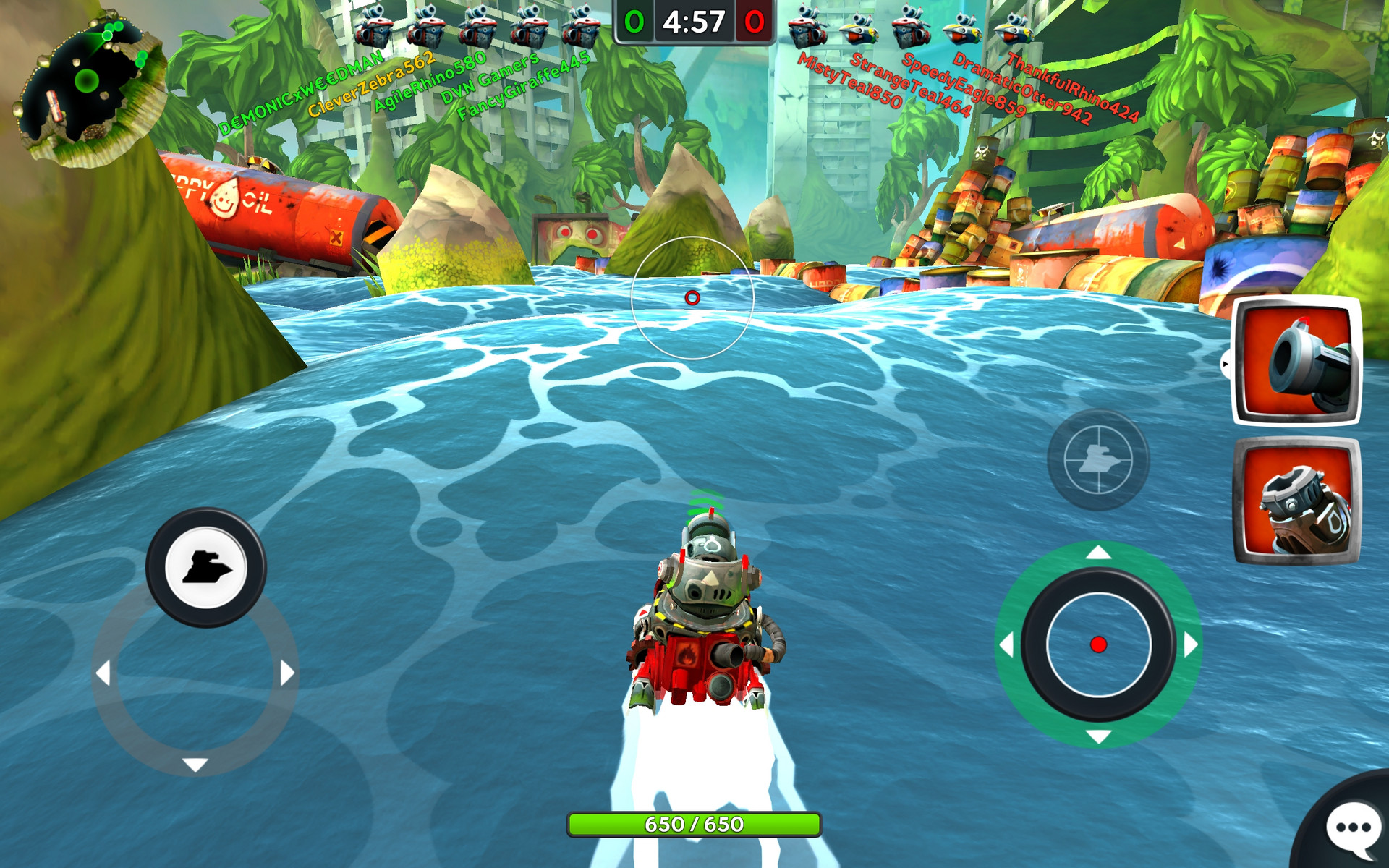This screenshot has width=1389, height=868.
Task: Select enemy MistyTeal850's ship icon
Action: [x=807, y=27]
